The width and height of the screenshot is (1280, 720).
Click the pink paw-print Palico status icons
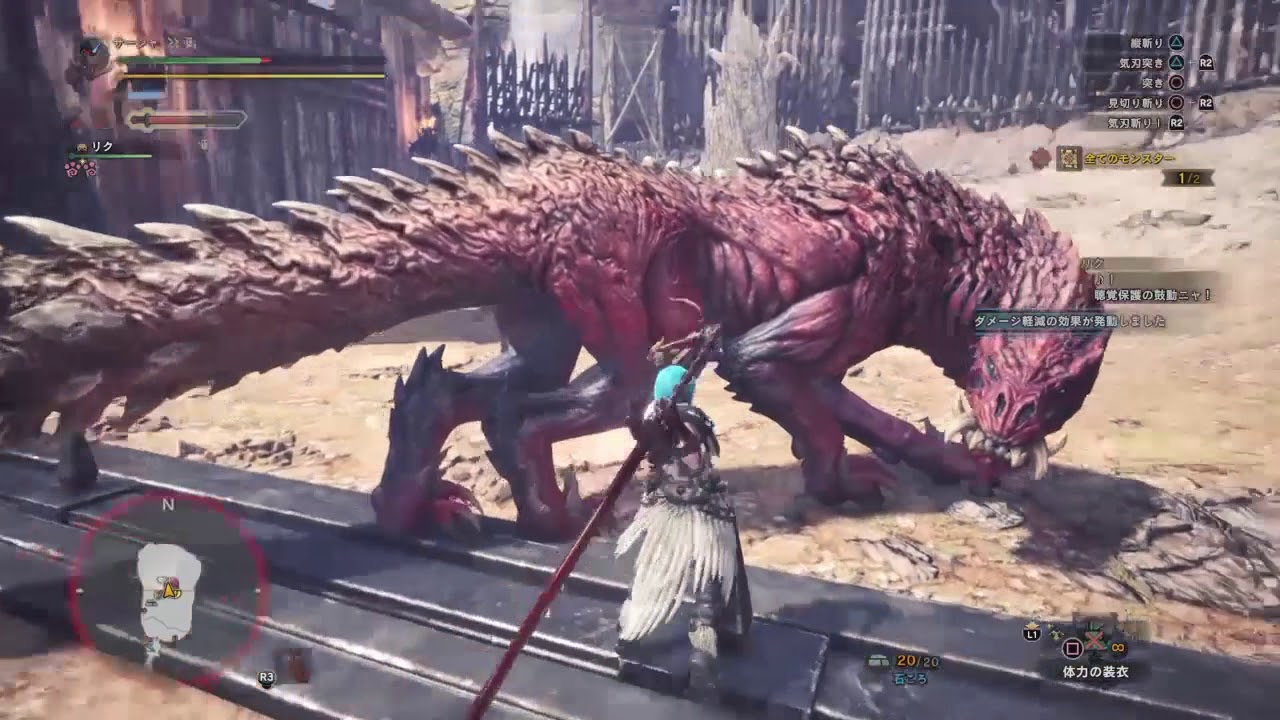point(81,169)
